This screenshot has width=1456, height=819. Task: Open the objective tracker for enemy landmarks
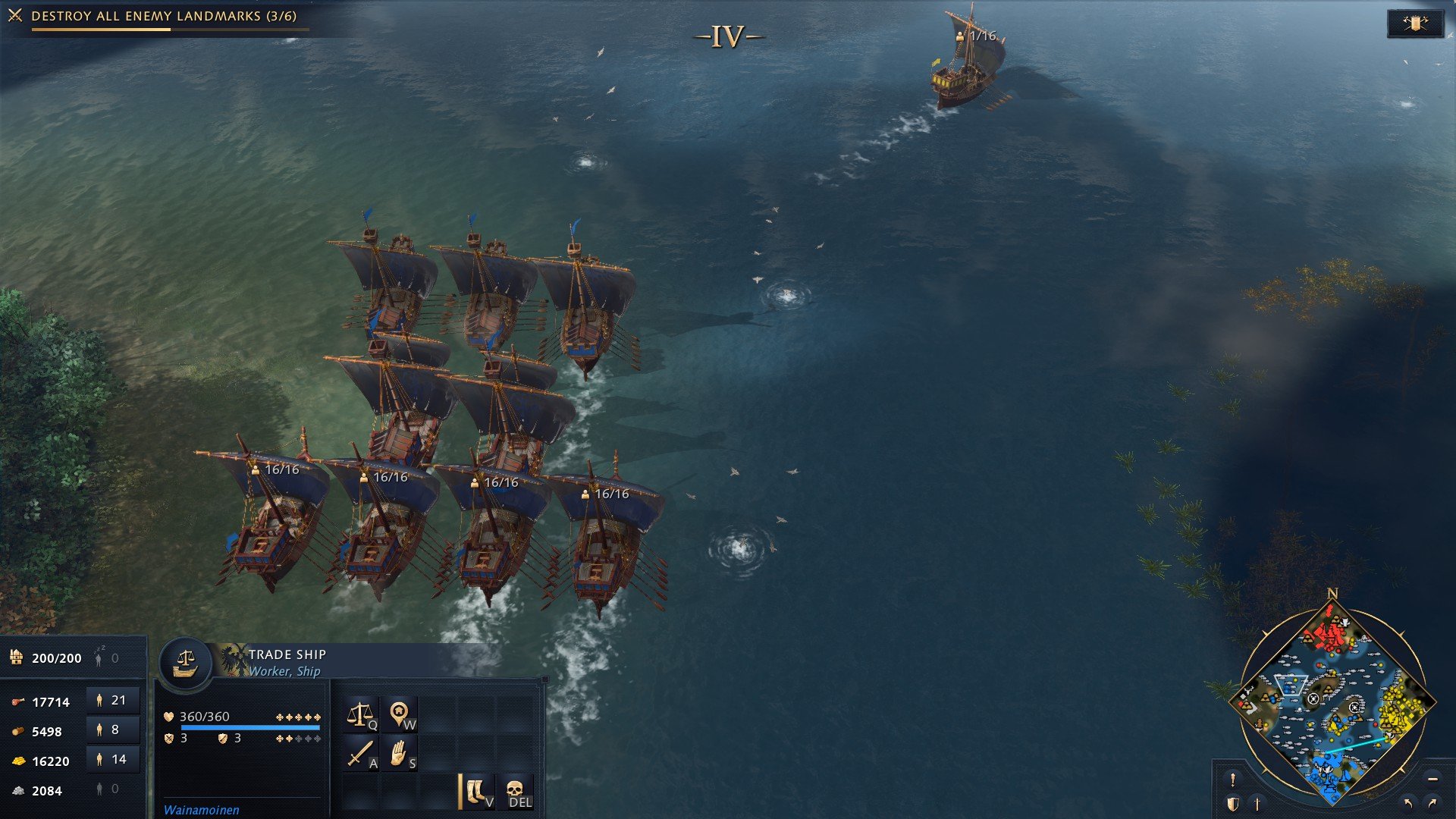pos(164,16)
